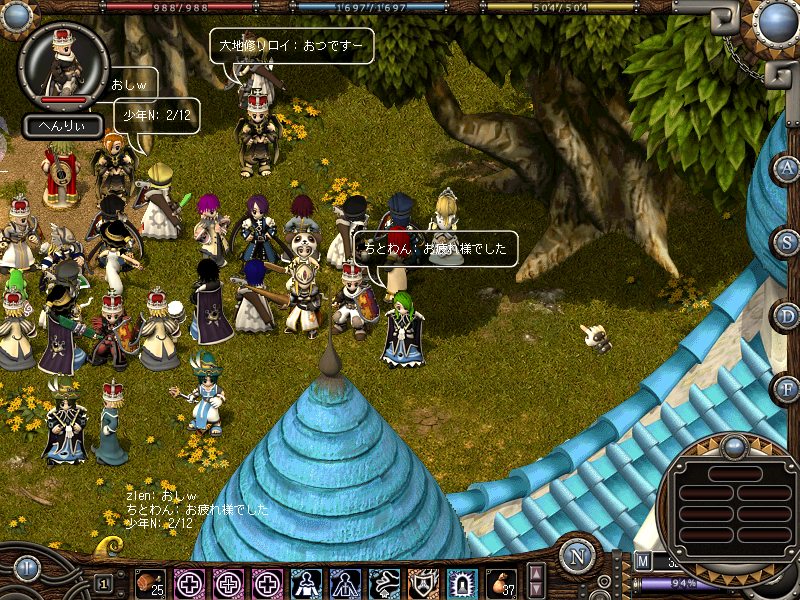The image size is (800, 600).
Task: Activate the standing figure skill icon
Action: (345, 583)
